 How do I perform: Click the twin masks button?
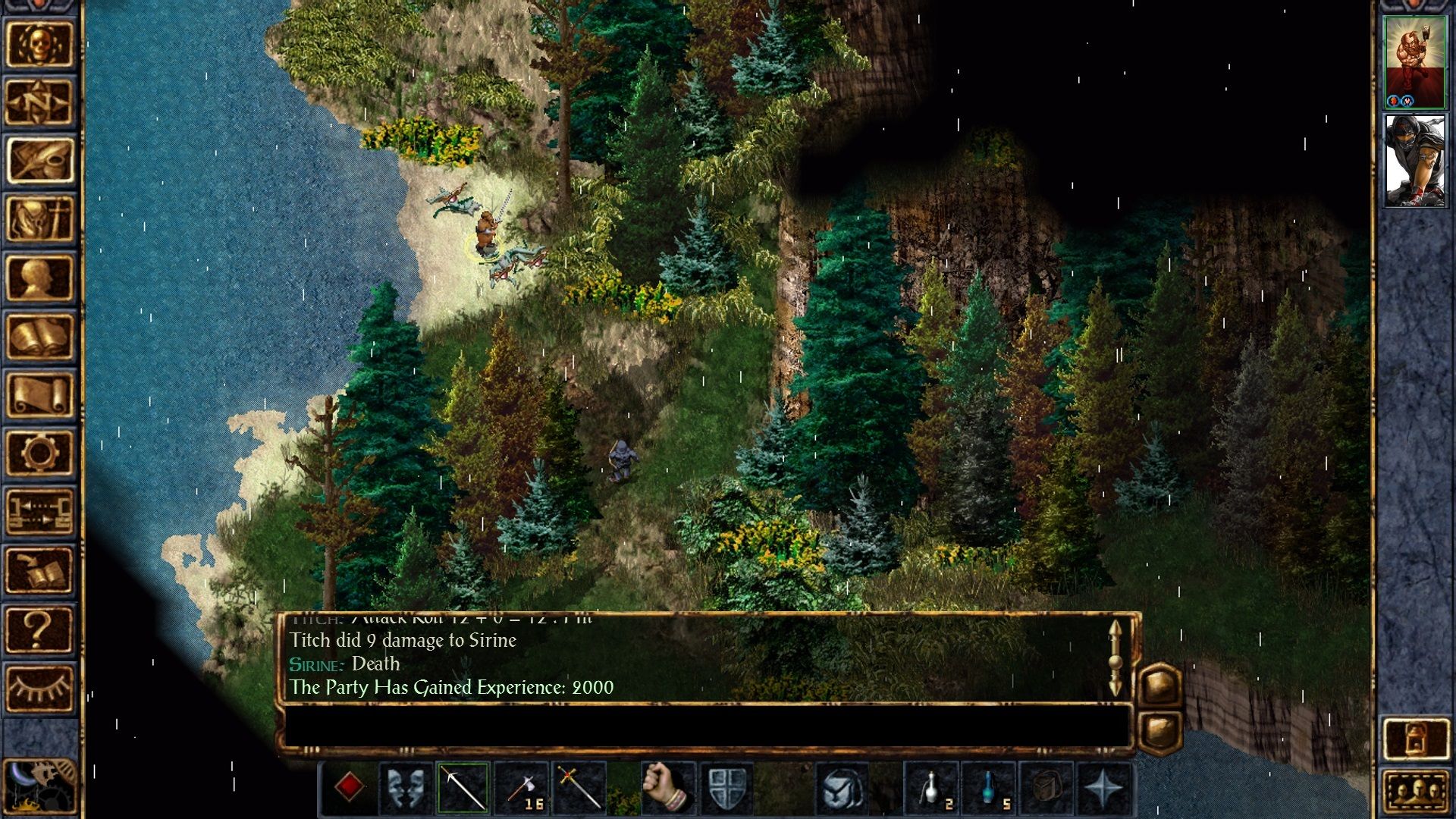click(x=405, y=788)
